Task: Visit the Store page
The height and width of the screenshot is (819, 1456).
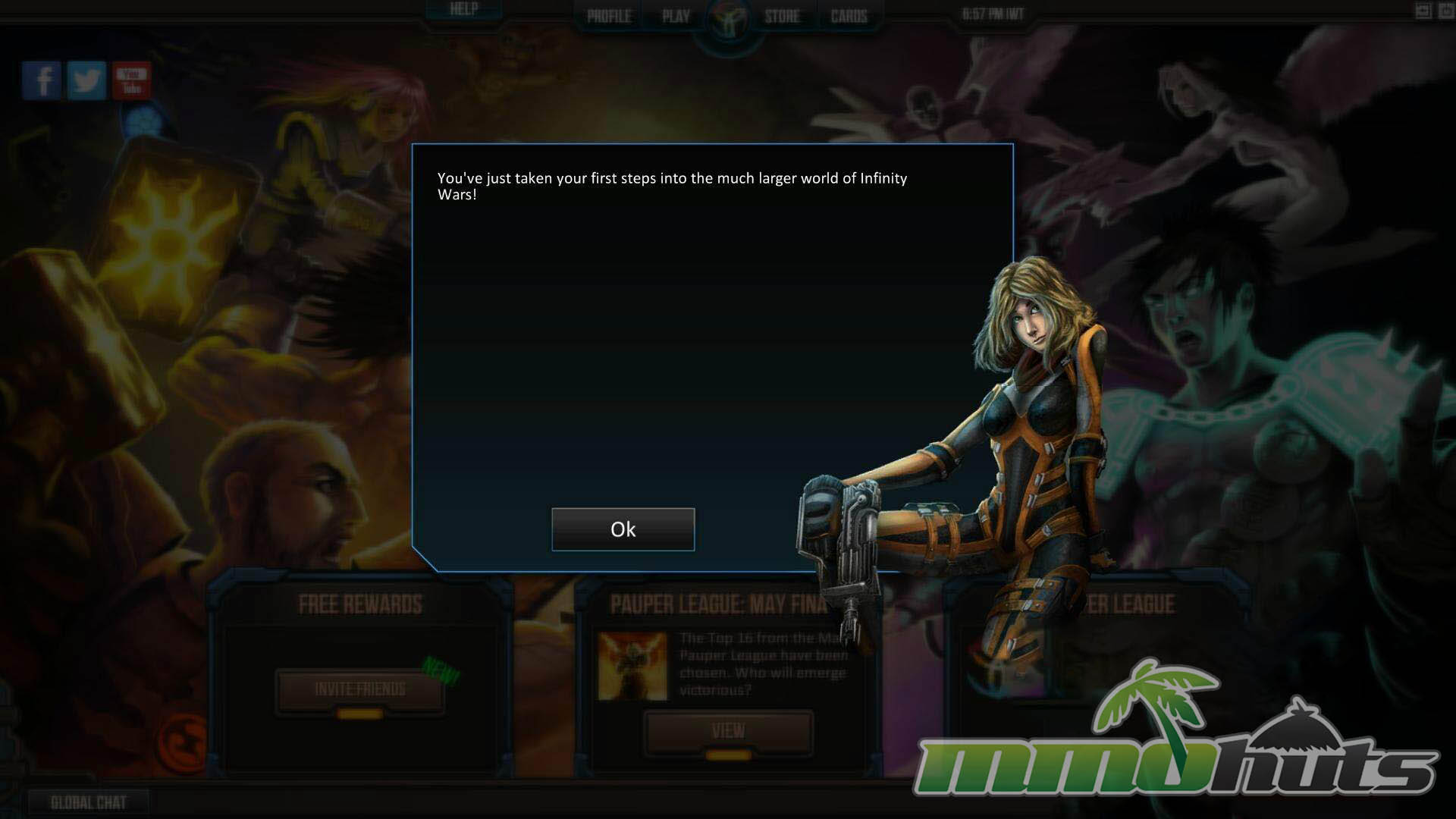Action: (x=782, y=16)
